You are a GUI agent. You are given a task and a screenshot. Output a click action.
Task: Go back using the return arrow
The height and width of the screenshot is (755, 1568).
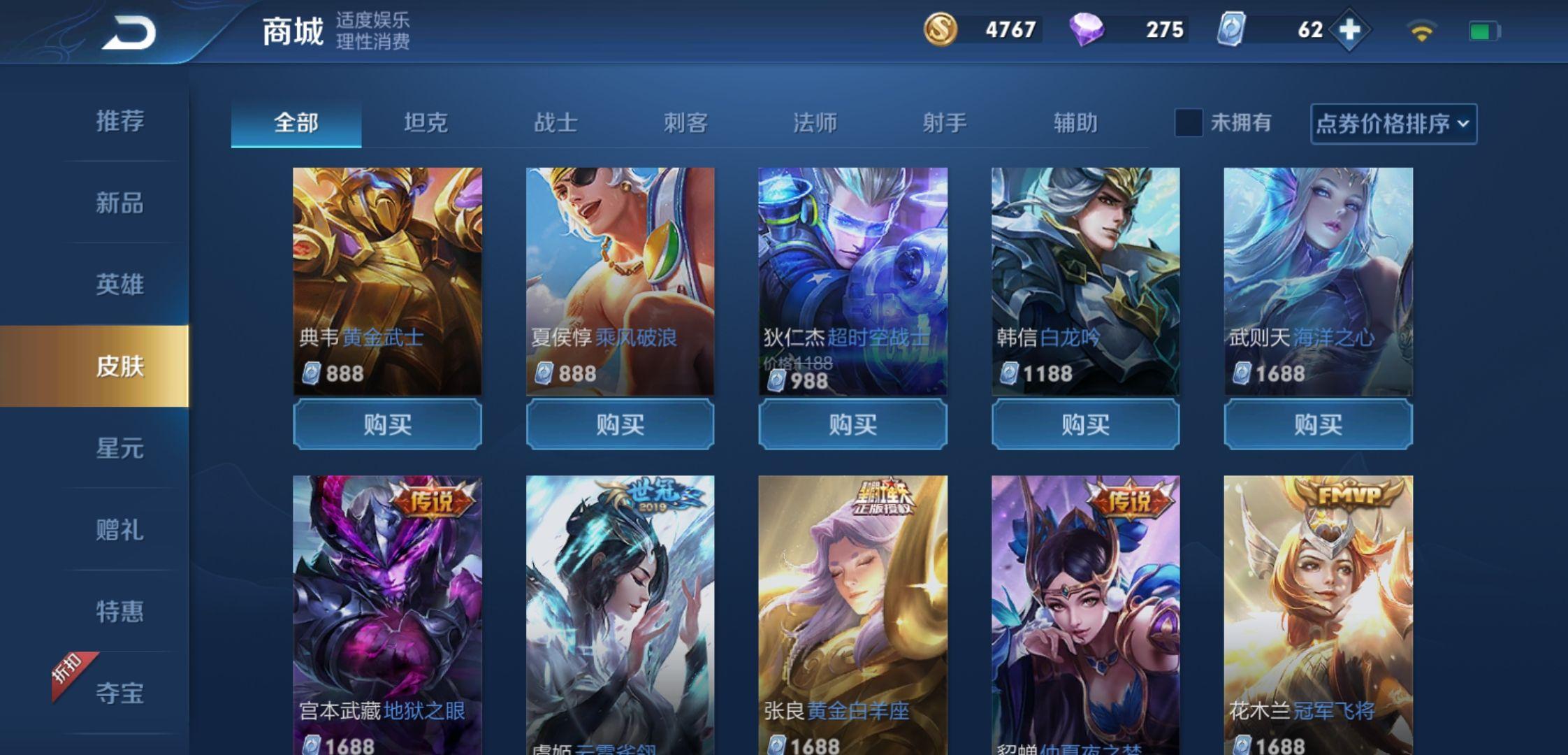[129, 33]
